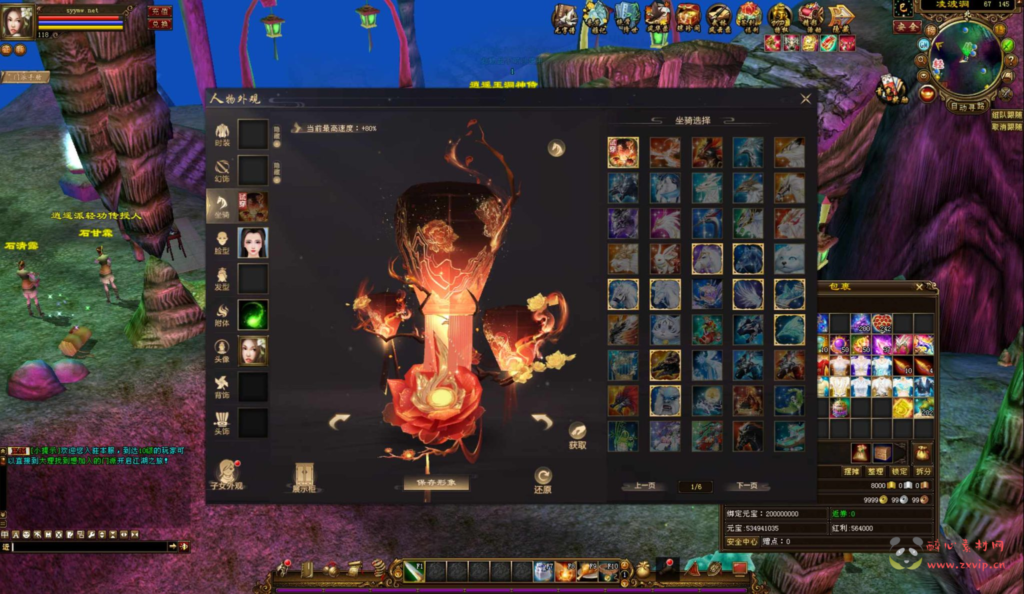Switch to the 时装 costume category
The width and height of the screenshot is (1024, 594).
point(222,134)
